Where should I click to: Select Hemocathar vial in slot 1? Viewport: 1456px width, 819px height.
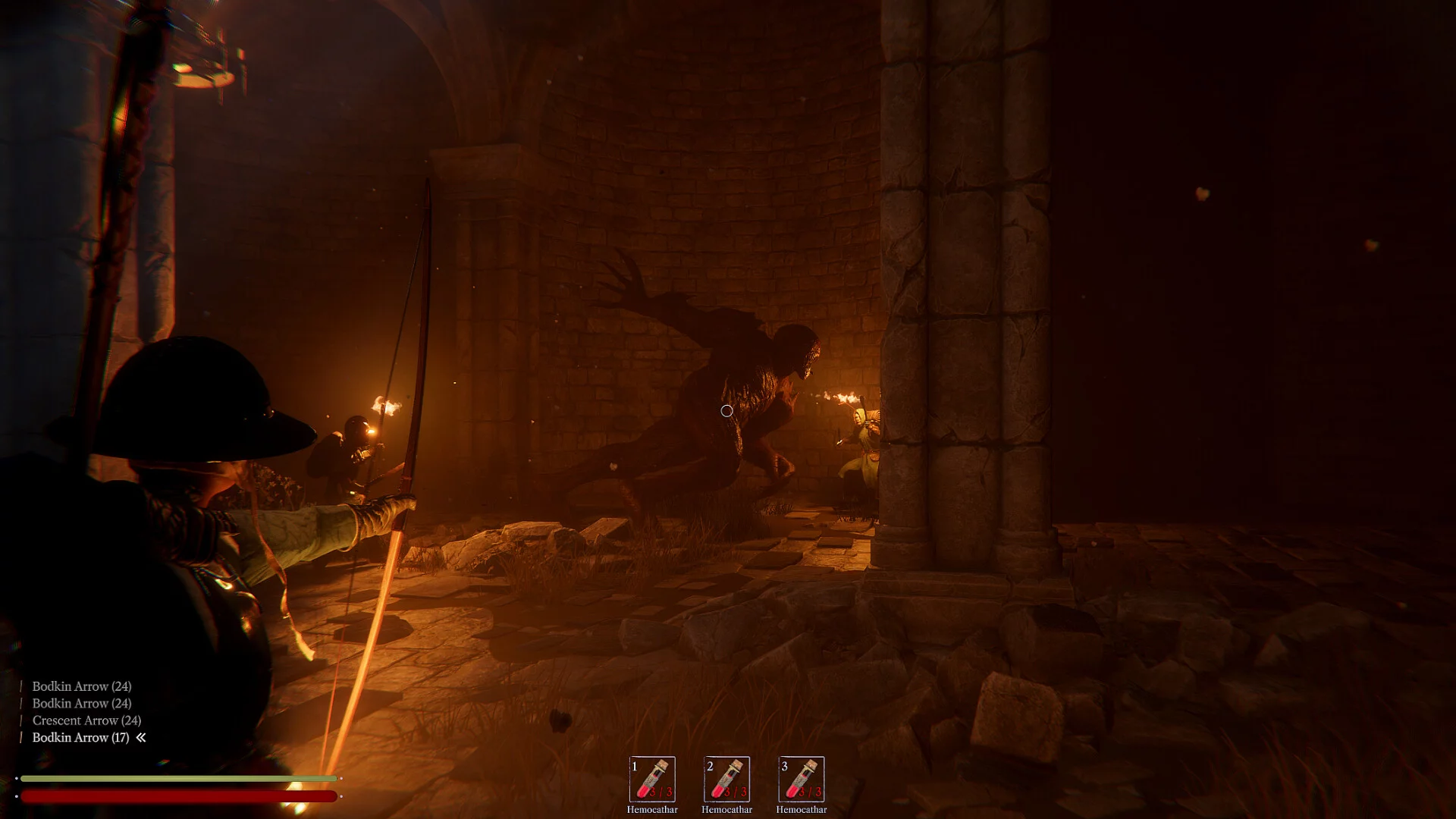pyautogui.click(x=652, y=779)
